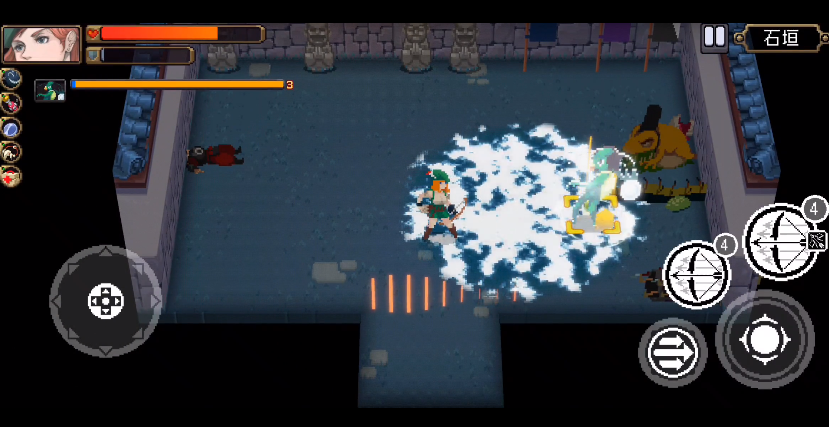Trigger the bow skill with the corner badge
The image size is (829, 427).
[784, 240]
